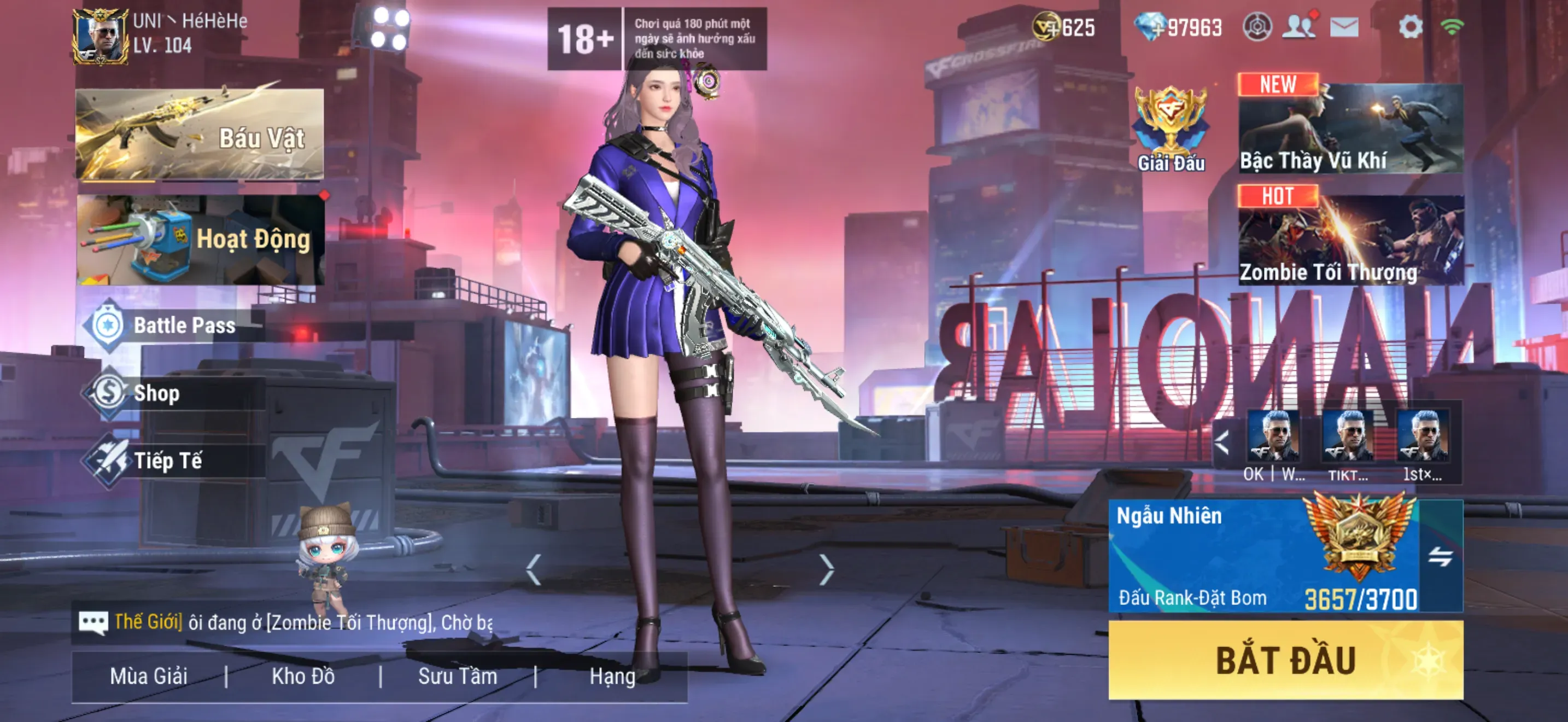1568x722 pixels.
Task: Open the mail envelope icon
Action: (1344, 27)
